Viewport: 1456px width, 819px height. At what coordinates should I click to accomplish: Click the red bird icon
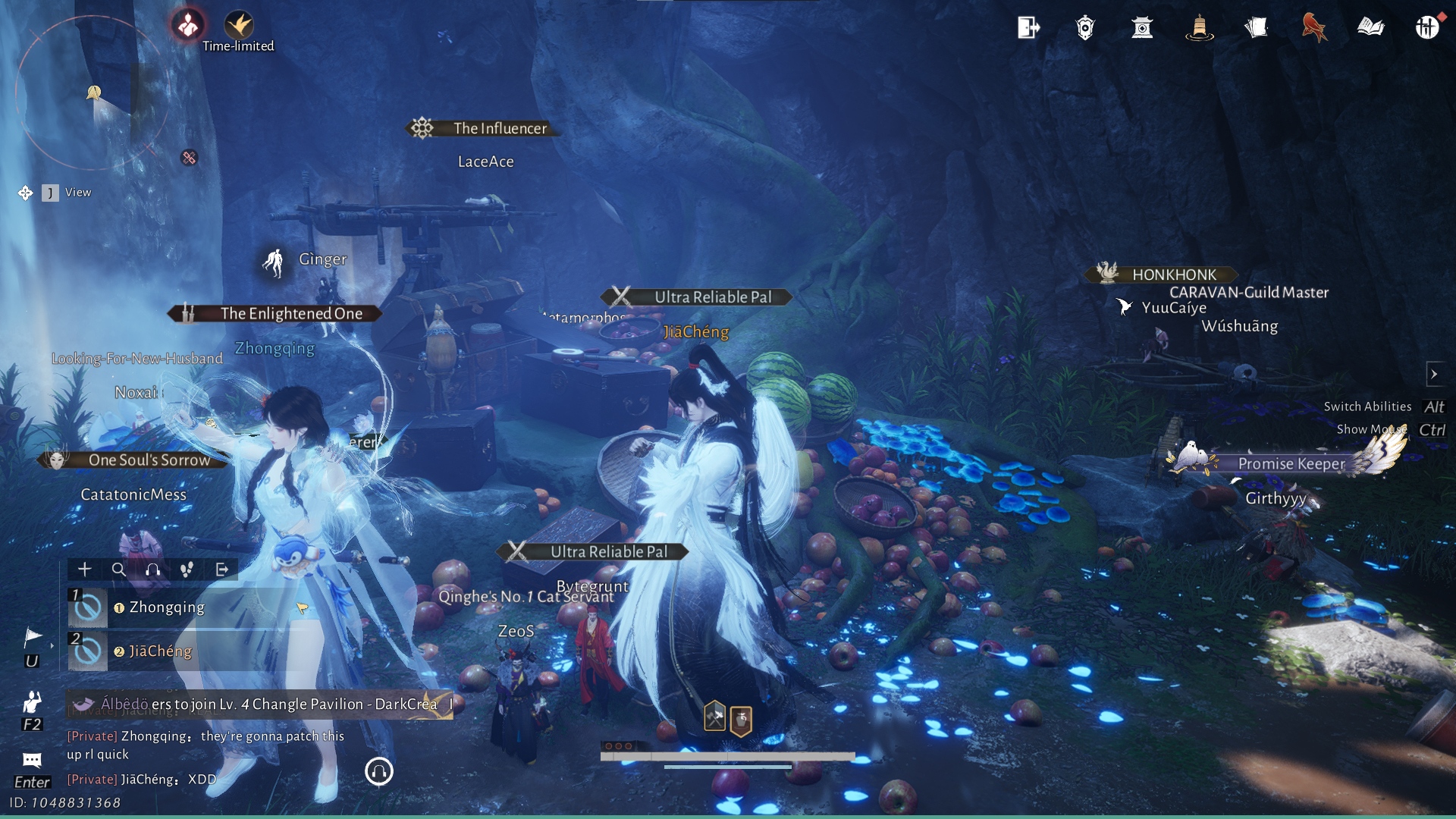click(x=1313, y=28)
